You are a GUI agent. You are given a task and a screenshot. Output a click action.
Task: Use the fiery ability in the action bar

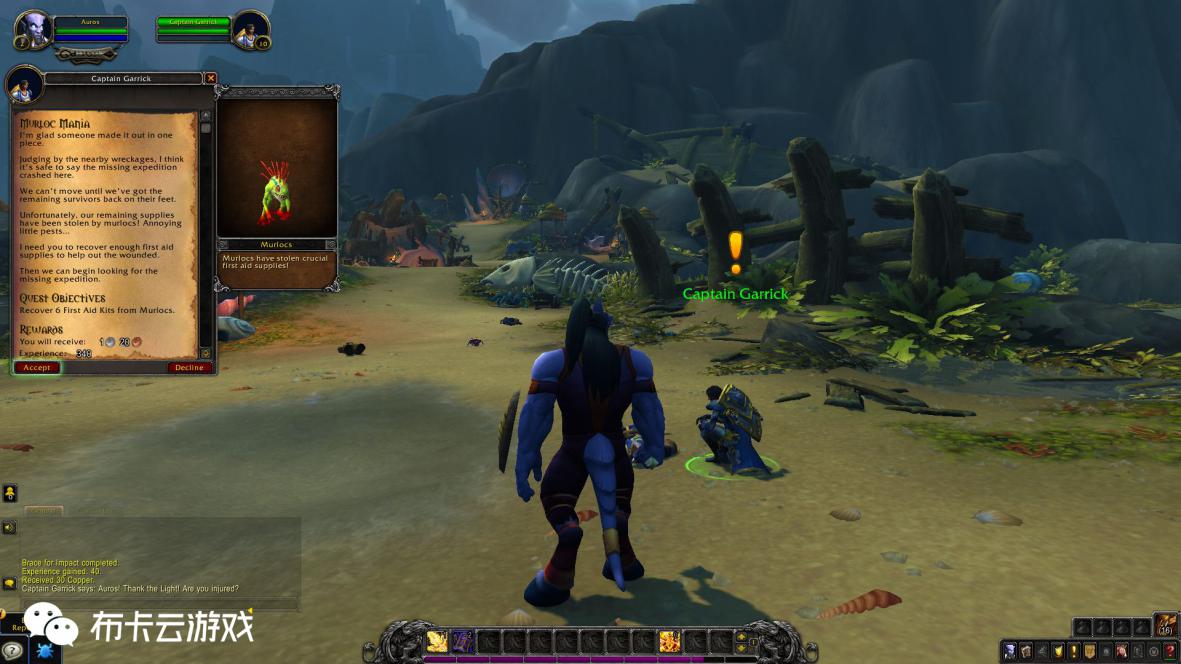669,641
